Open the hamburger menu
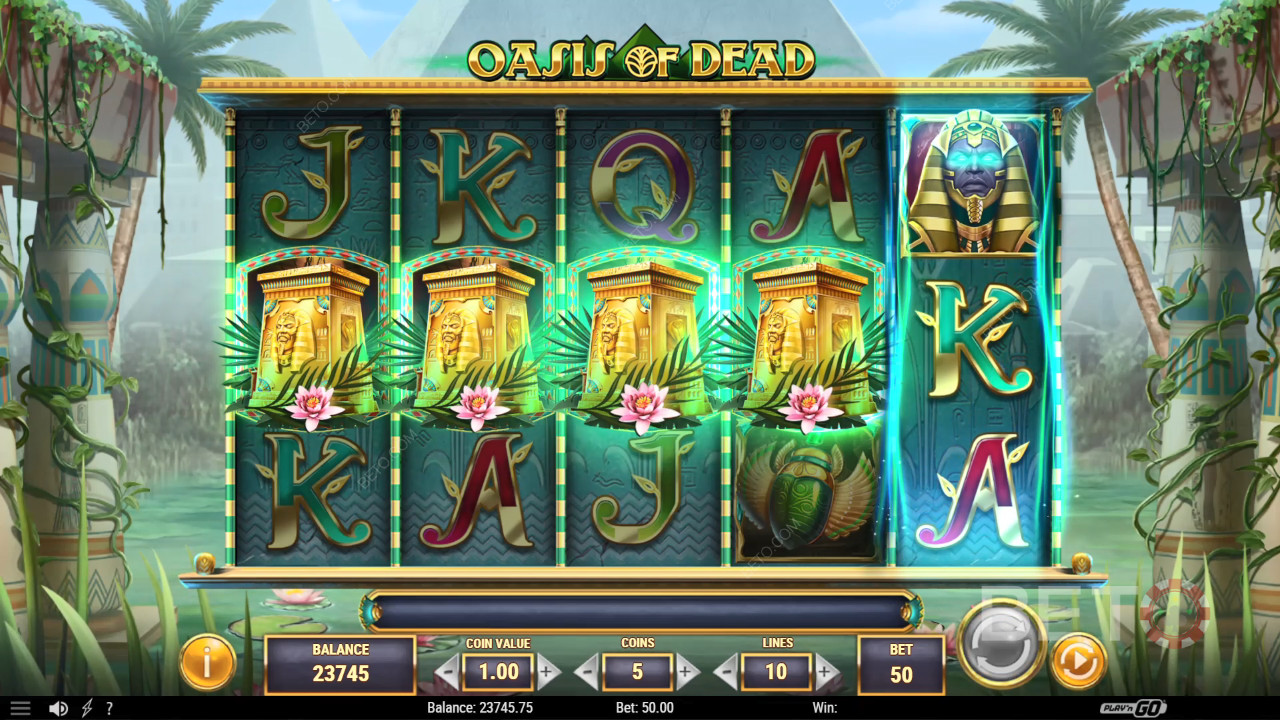This screenshot has width=1280, height=720. pyautogui.click(x=20, y=708)
